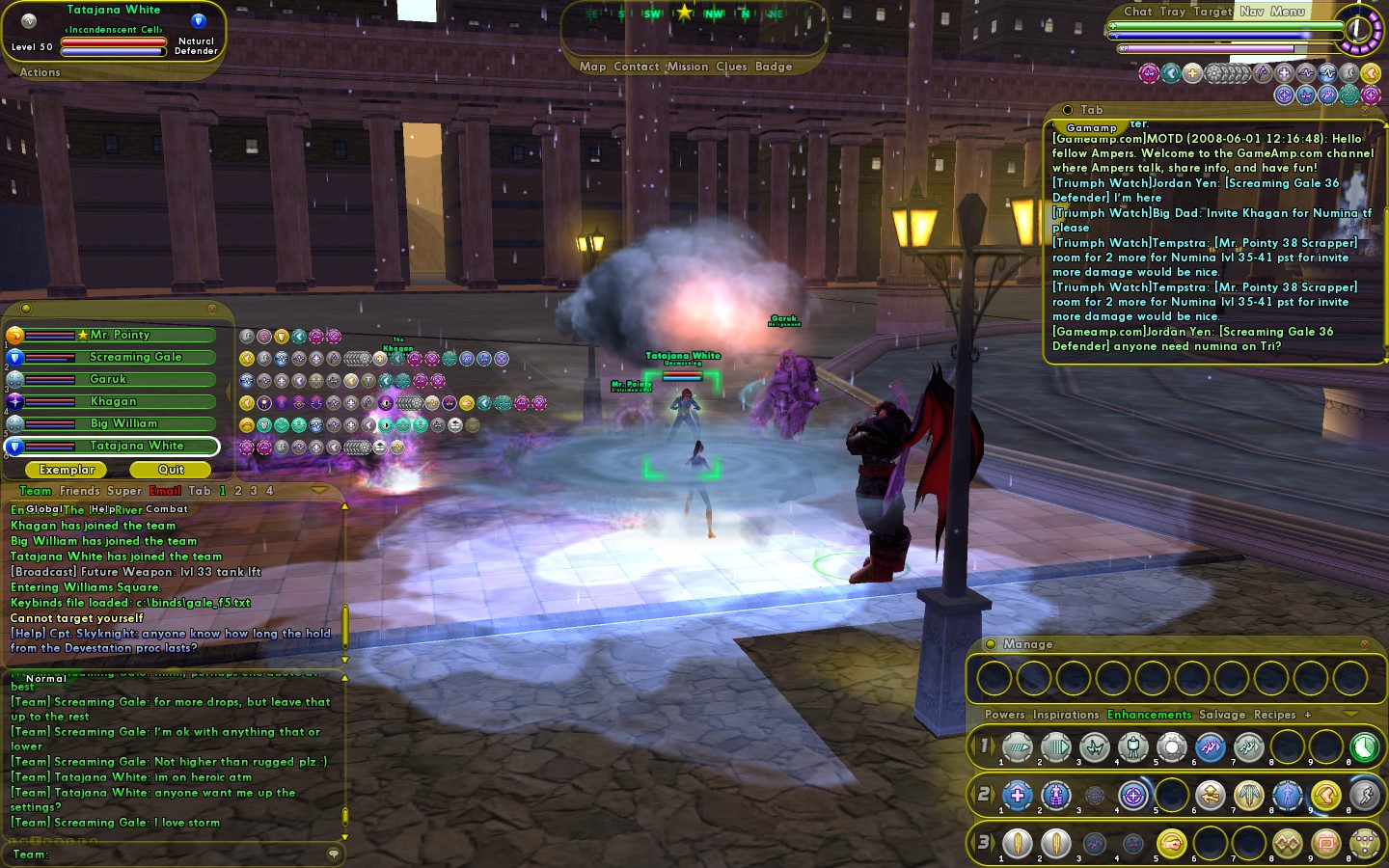The height and width of the screenshot is (868, 1389).
Task: Open the Email tab
Action: (165, 491)
